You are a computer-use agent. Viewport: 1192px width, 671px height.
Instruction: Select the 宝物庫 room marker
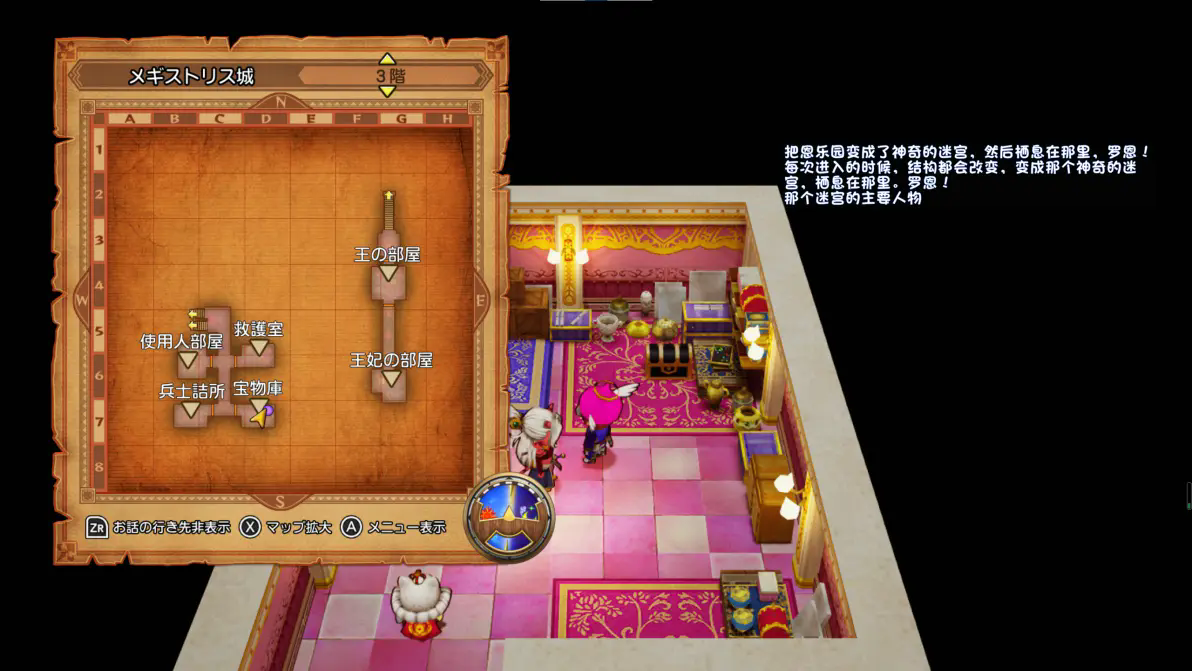tap(257, 404)
